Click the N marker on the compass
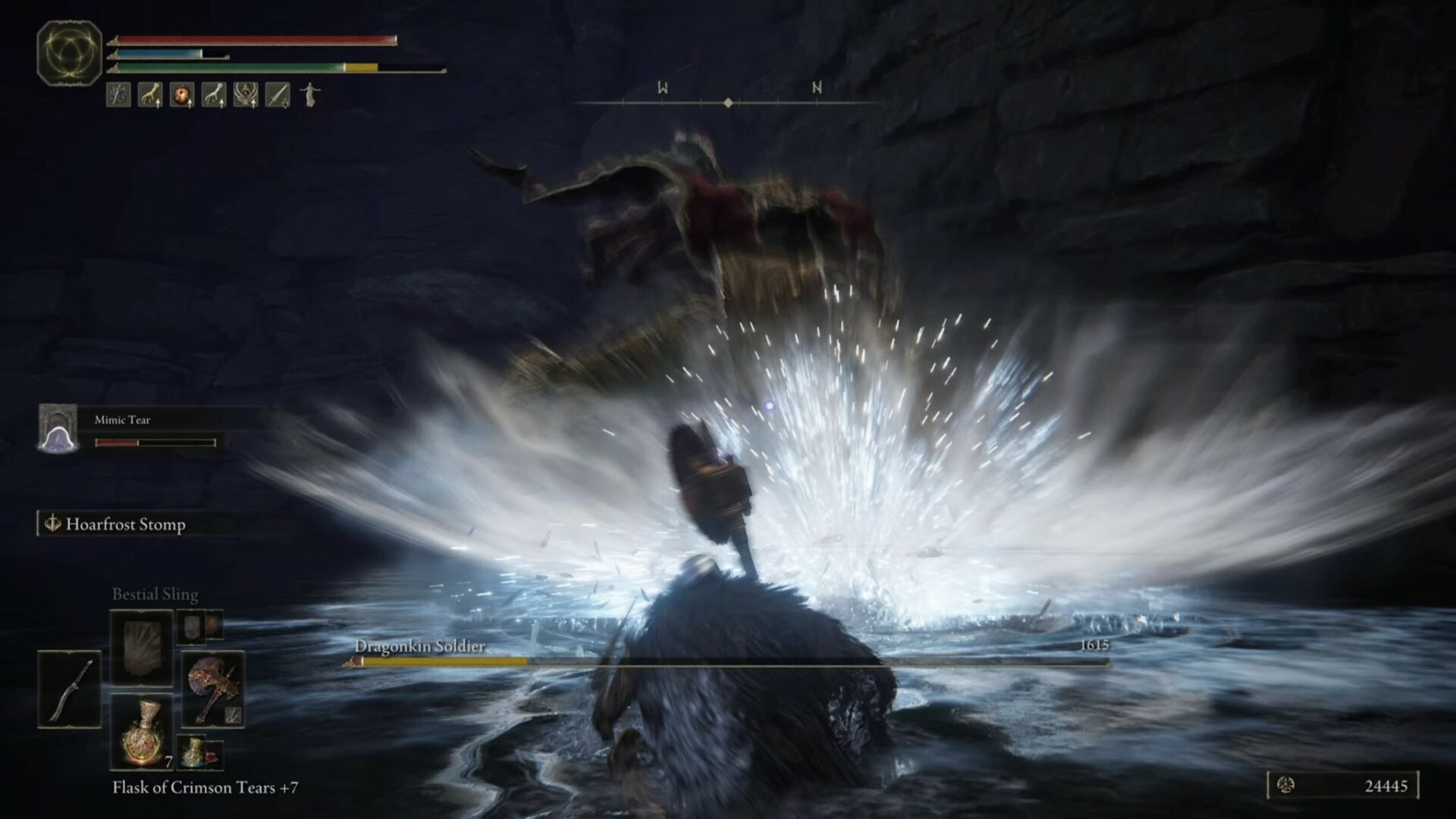1456x819 pixels. pyautogui.click(x=817, y=89)
